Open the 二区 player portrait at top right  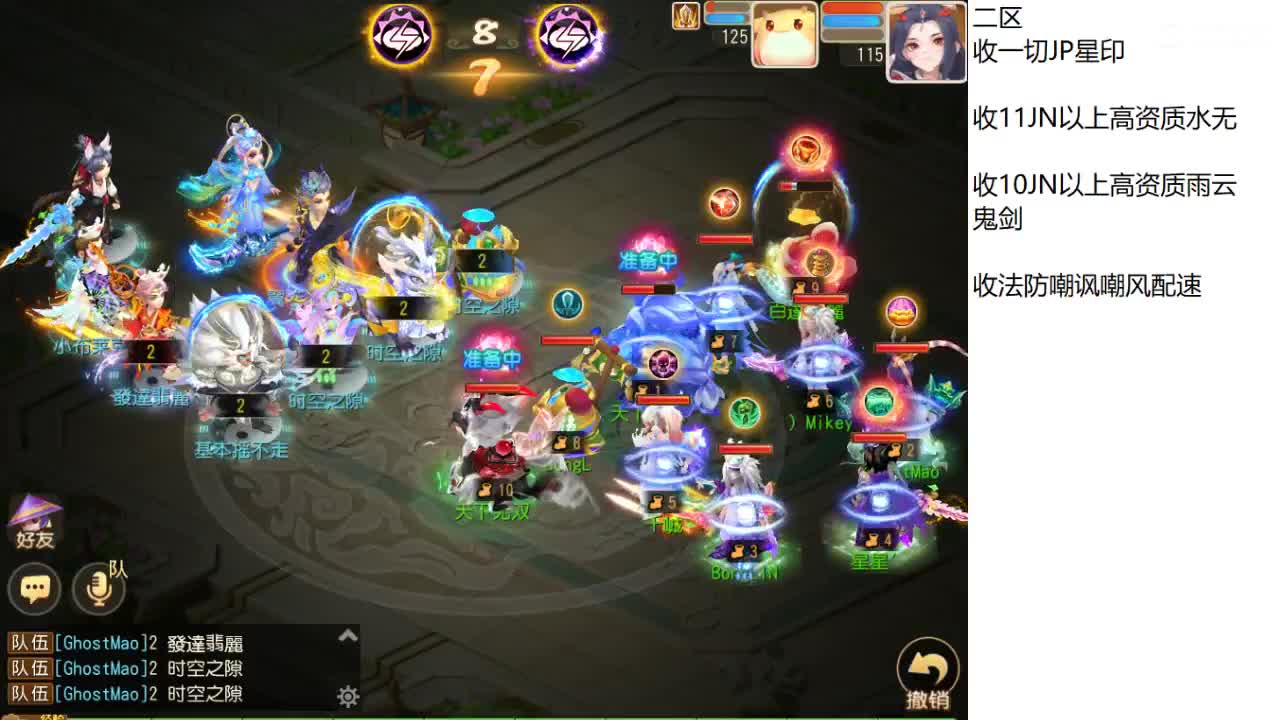click(x=925, y=40)
